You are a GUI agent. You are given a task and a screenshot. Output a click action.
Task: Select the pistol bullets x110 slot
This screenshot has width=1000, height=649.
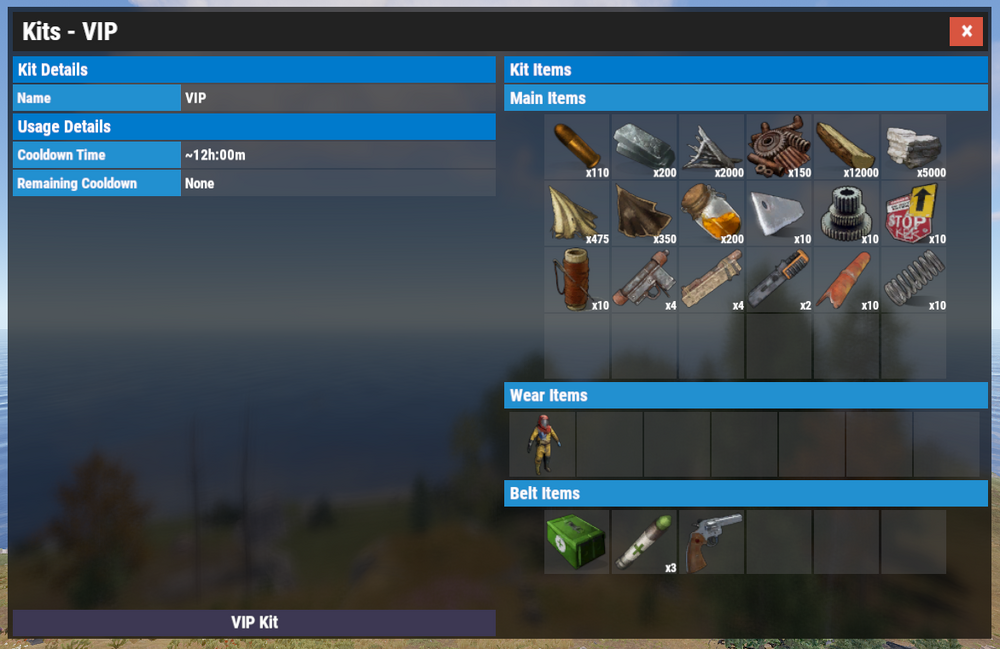(577, 146)
